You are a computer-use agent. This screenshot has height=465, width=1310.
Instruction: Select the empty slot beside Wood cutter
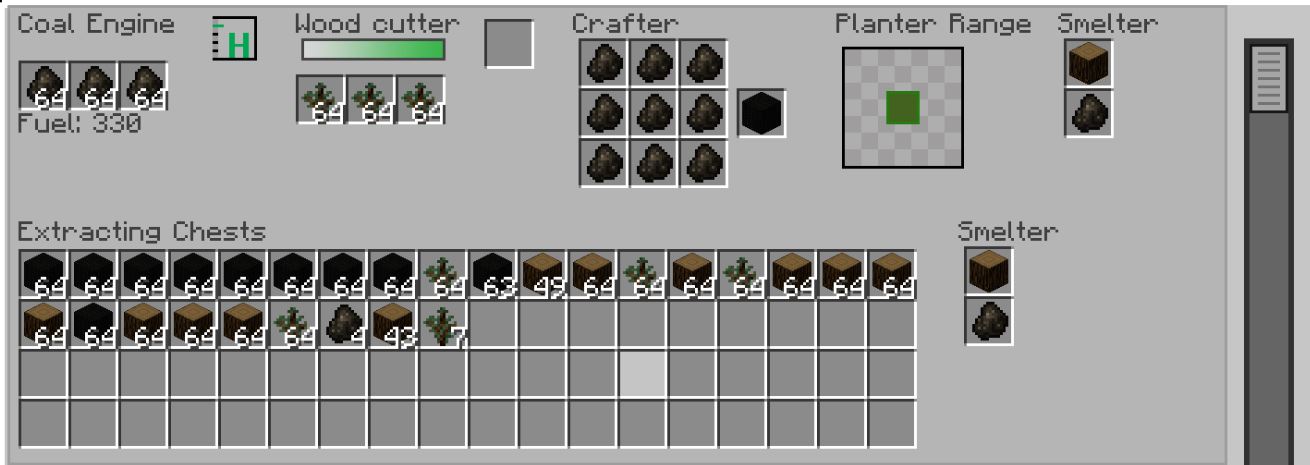pyautogui.click(x=509, y=44)
